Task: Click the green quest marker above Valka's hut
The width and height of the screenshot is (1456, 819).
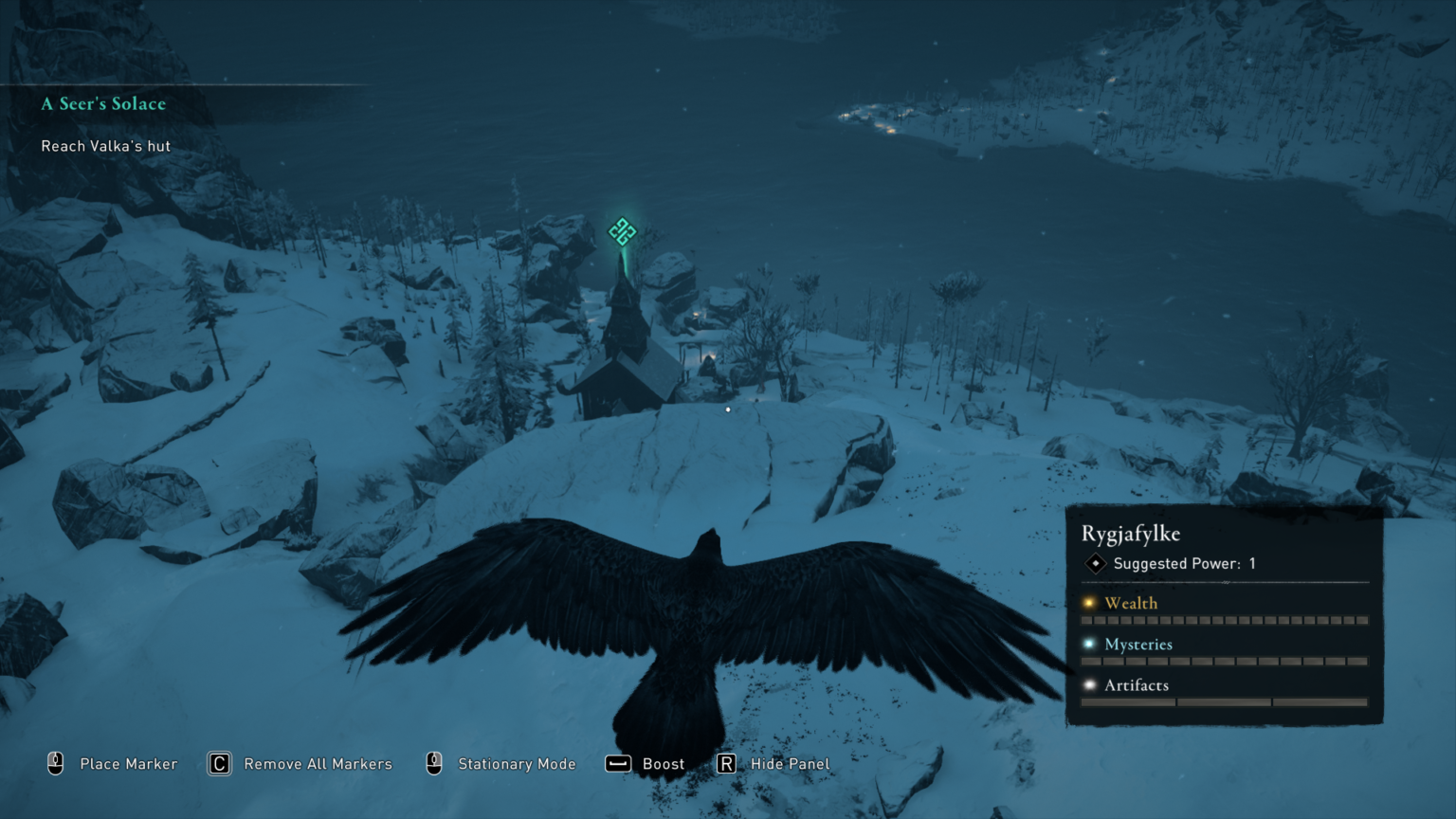Action: point(621,229)
